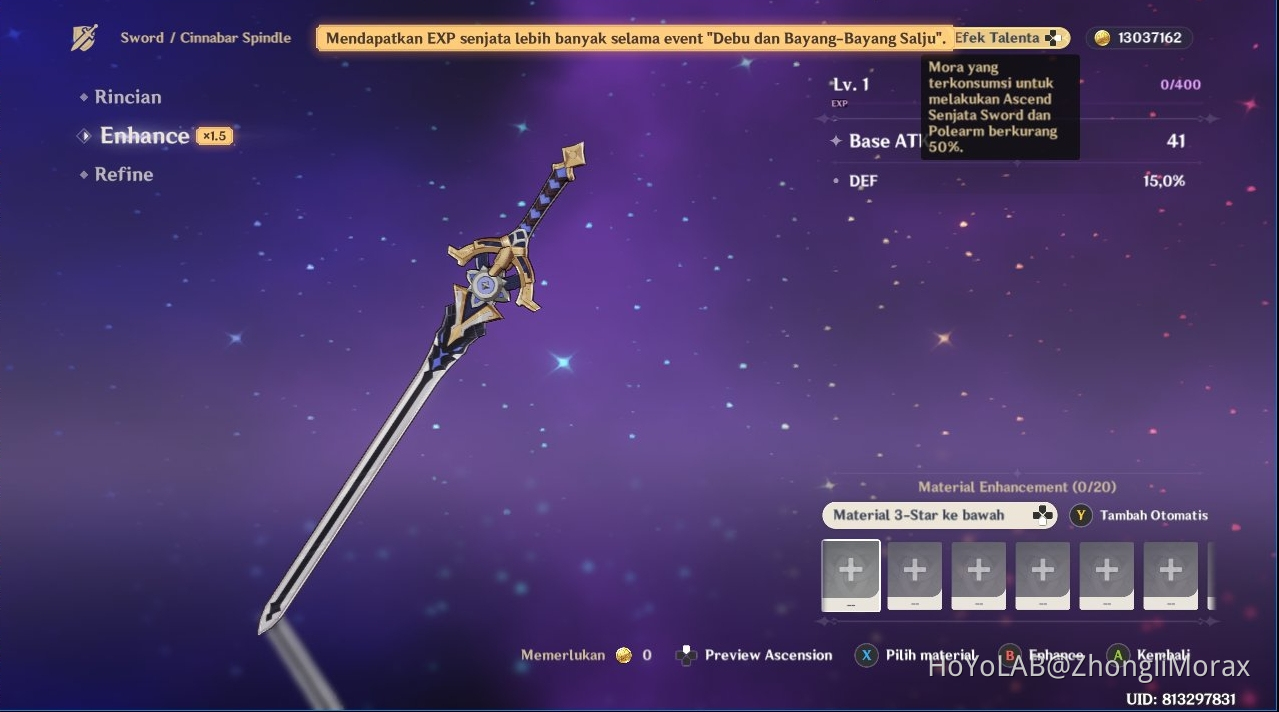Viewport: 1279px width, 712px height.
Task: Switch to the Enhance tab
Action: 145,136
